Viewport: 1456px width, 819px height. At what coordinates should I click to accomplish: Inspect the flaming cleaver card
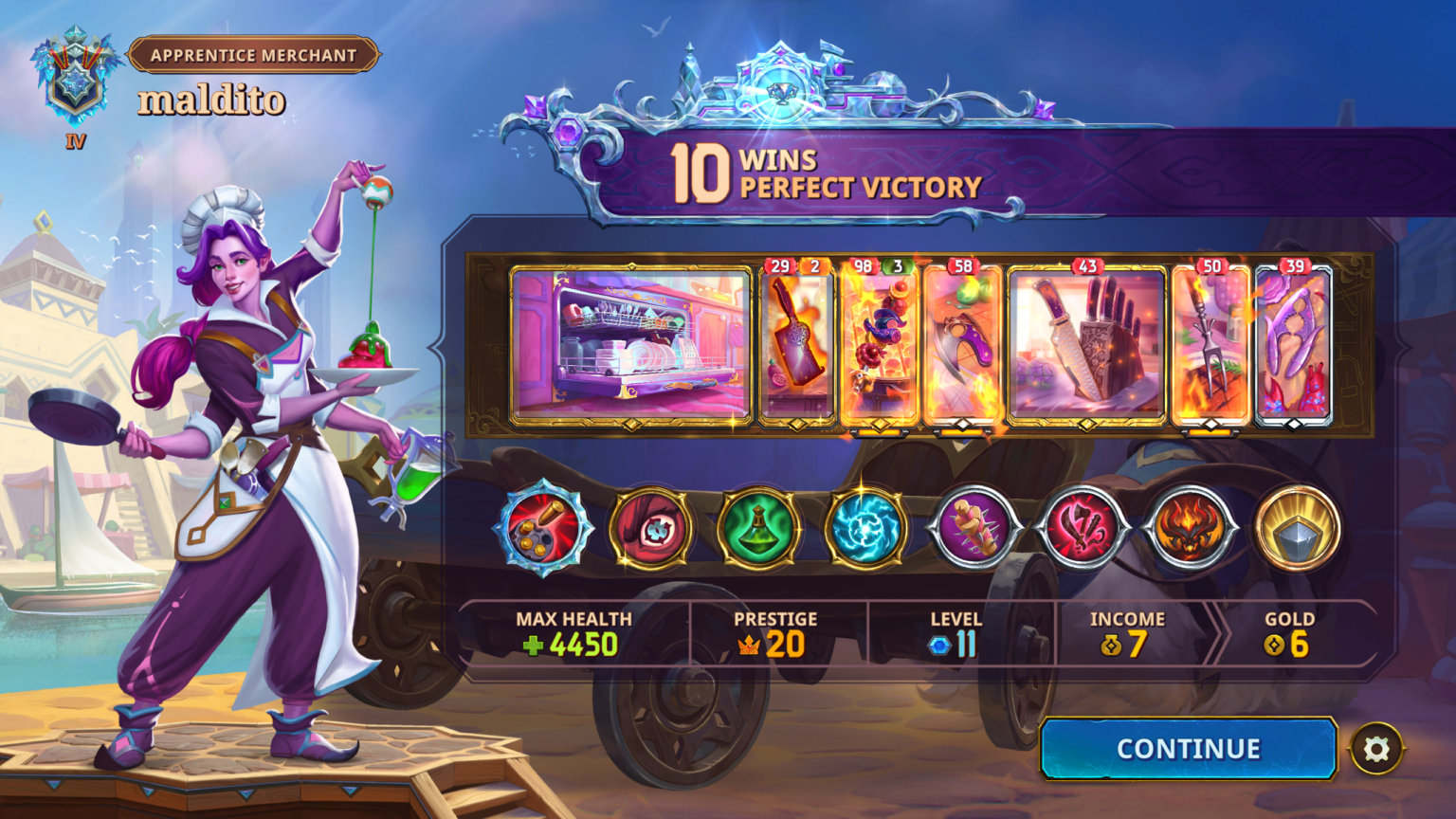797,344
